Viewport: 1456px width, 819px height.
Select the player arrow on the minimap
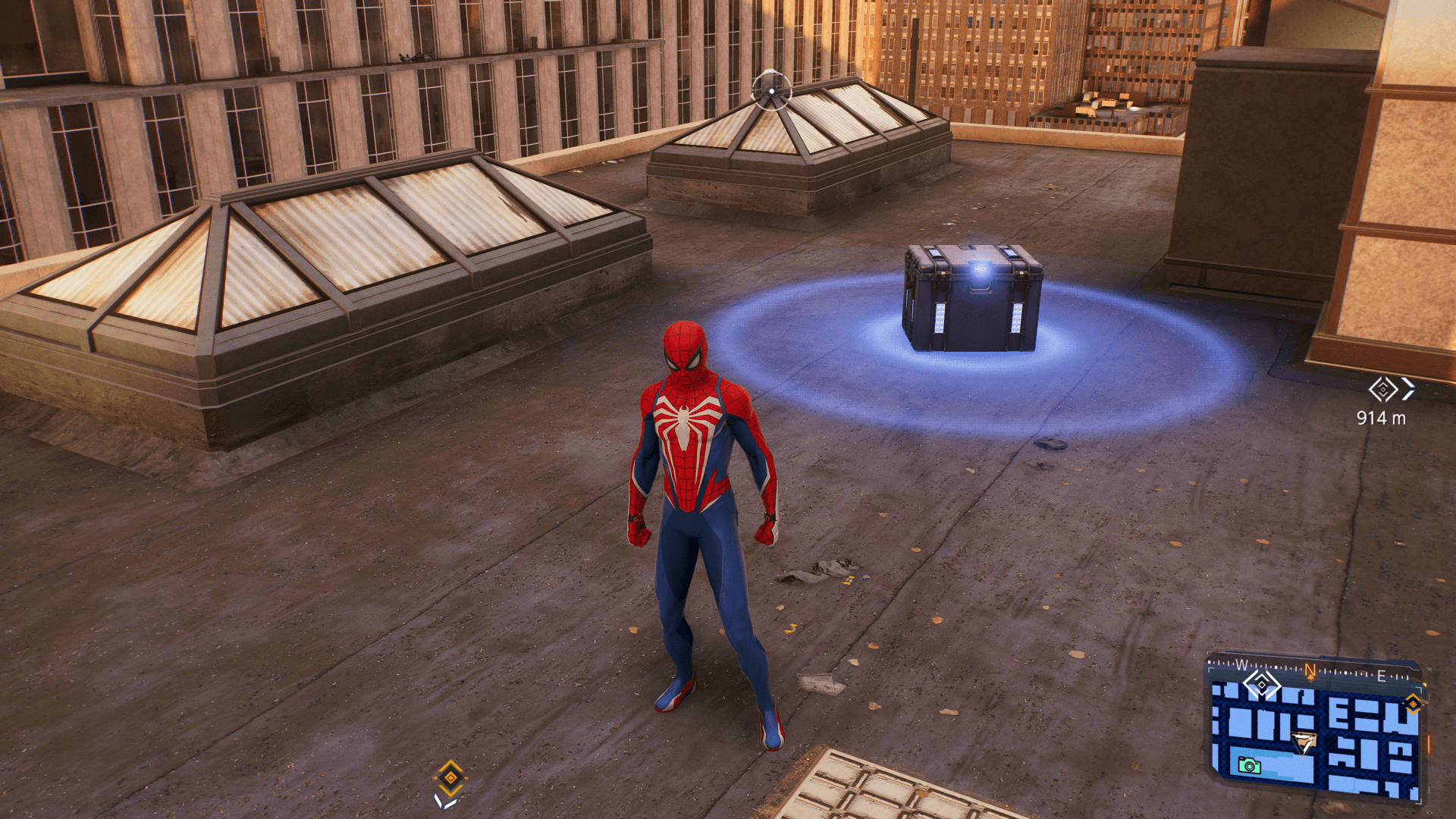1303,742
